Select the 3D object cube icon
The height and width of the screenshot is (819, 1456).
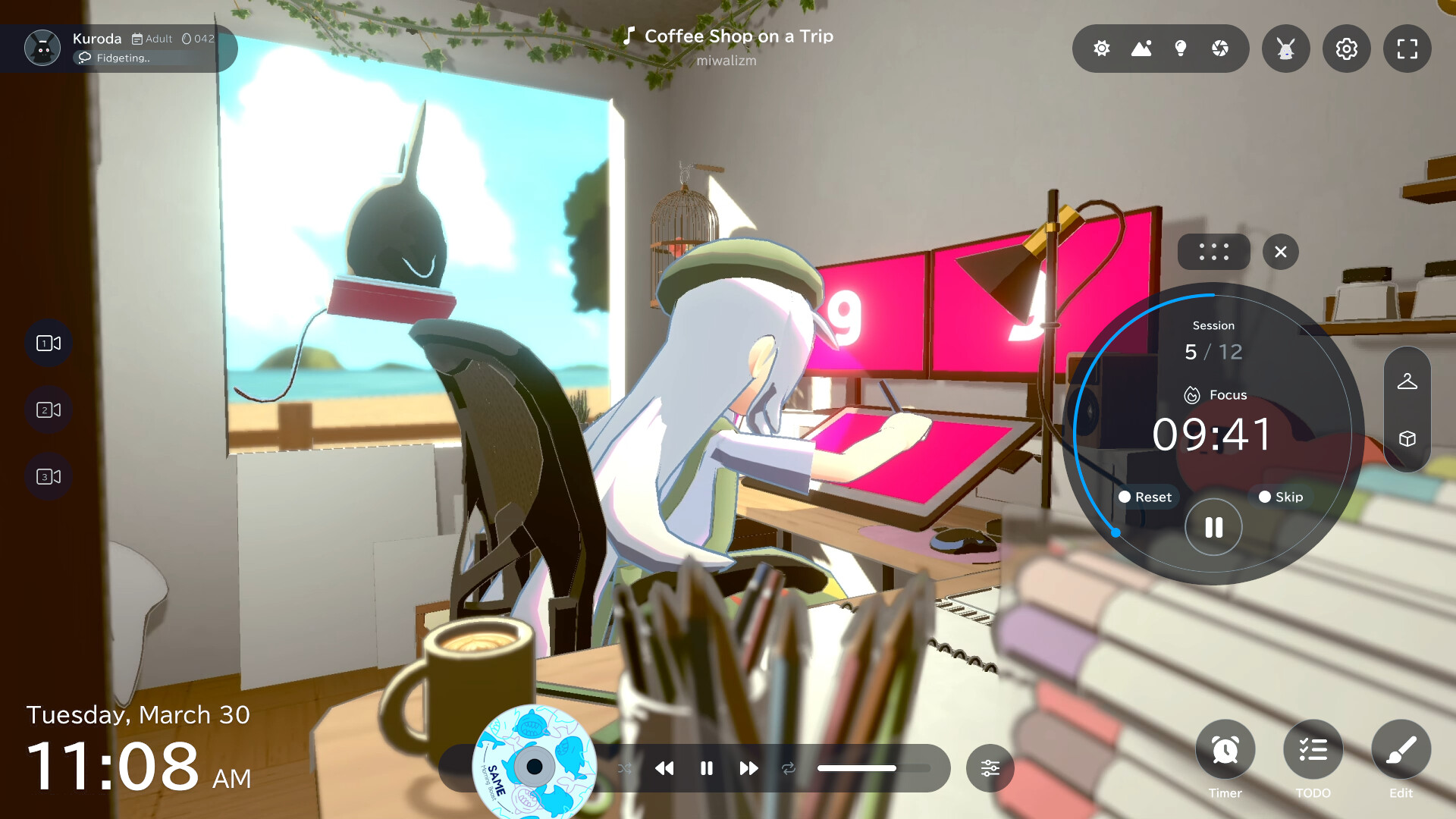tap(1407, 438)
